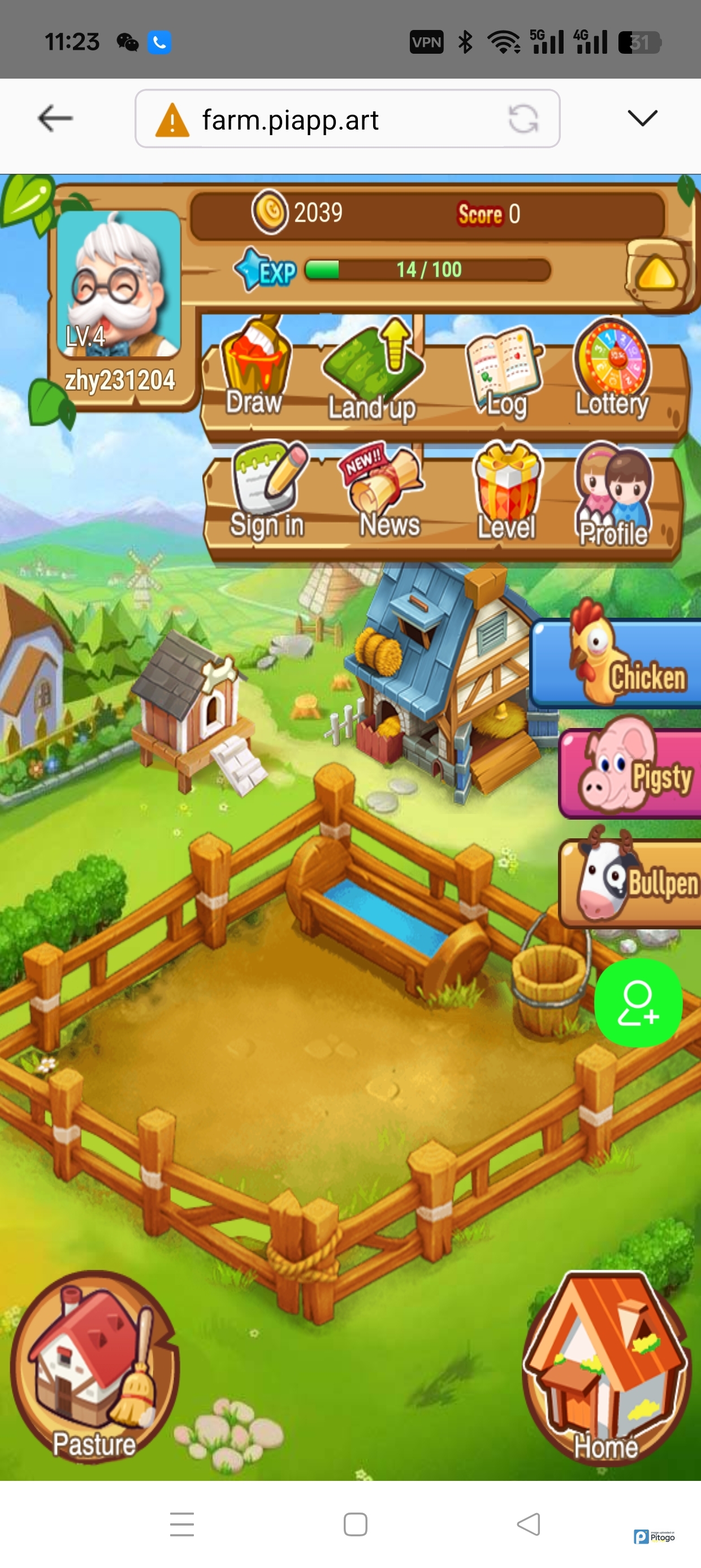Screen dimensions: 701x1568
Task: Go back with the browser arrow
Action: [55, 118]
